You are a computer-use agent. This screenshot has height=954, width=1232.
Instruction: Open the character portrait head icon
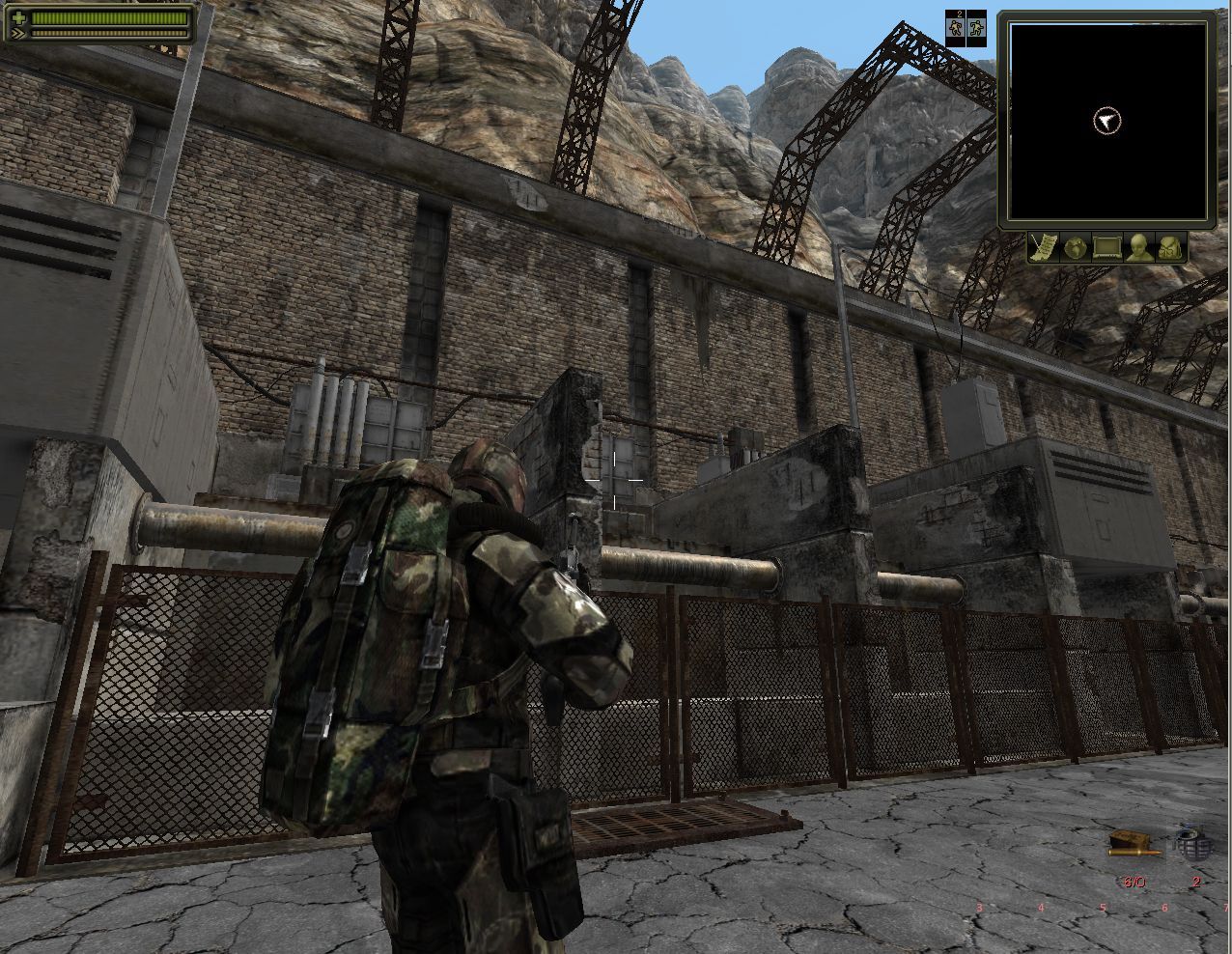pyautogui.click(x=1138, y=248)
